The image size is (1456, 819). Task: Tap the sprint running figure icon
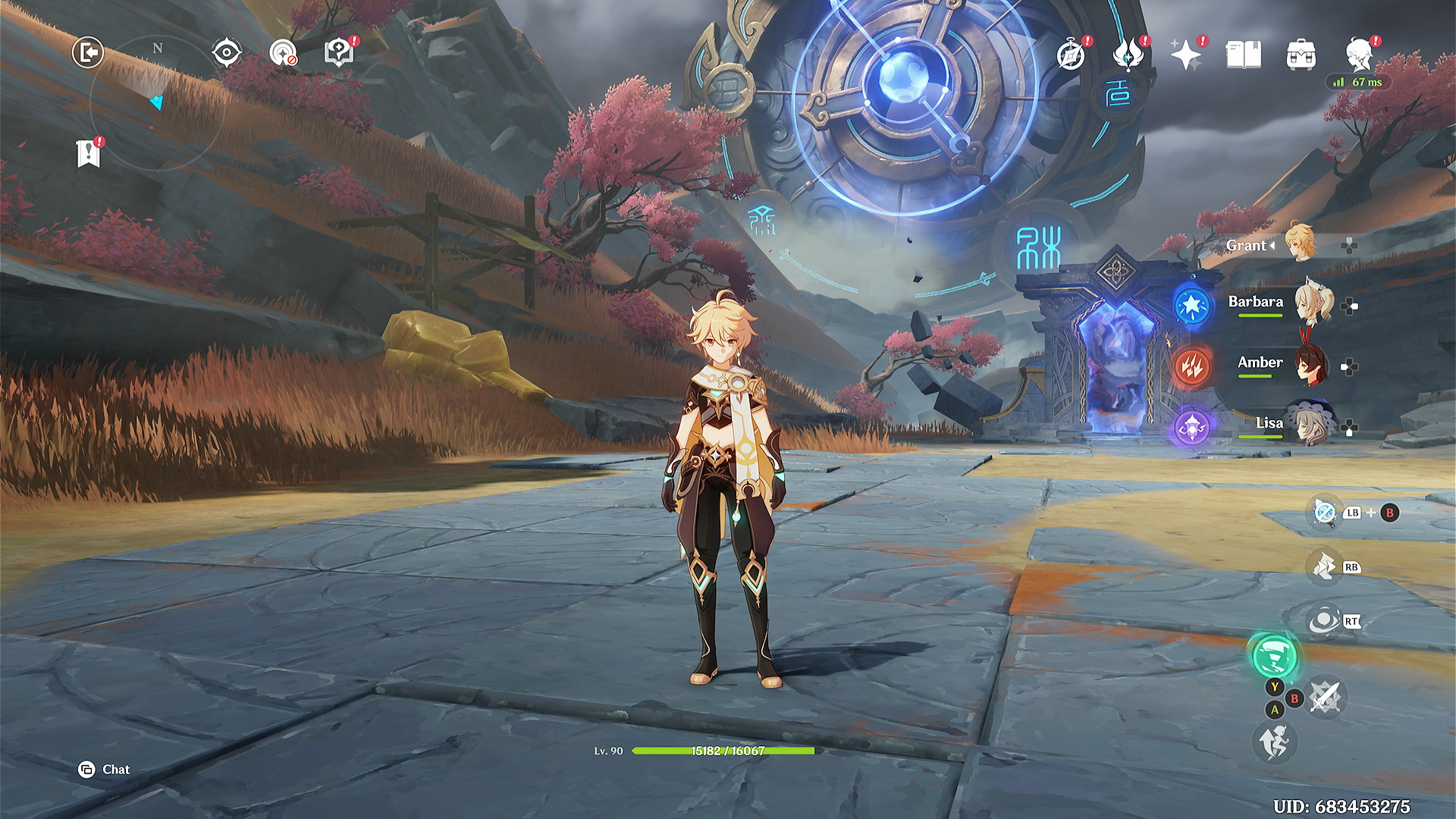click(x=1274, y=742)
